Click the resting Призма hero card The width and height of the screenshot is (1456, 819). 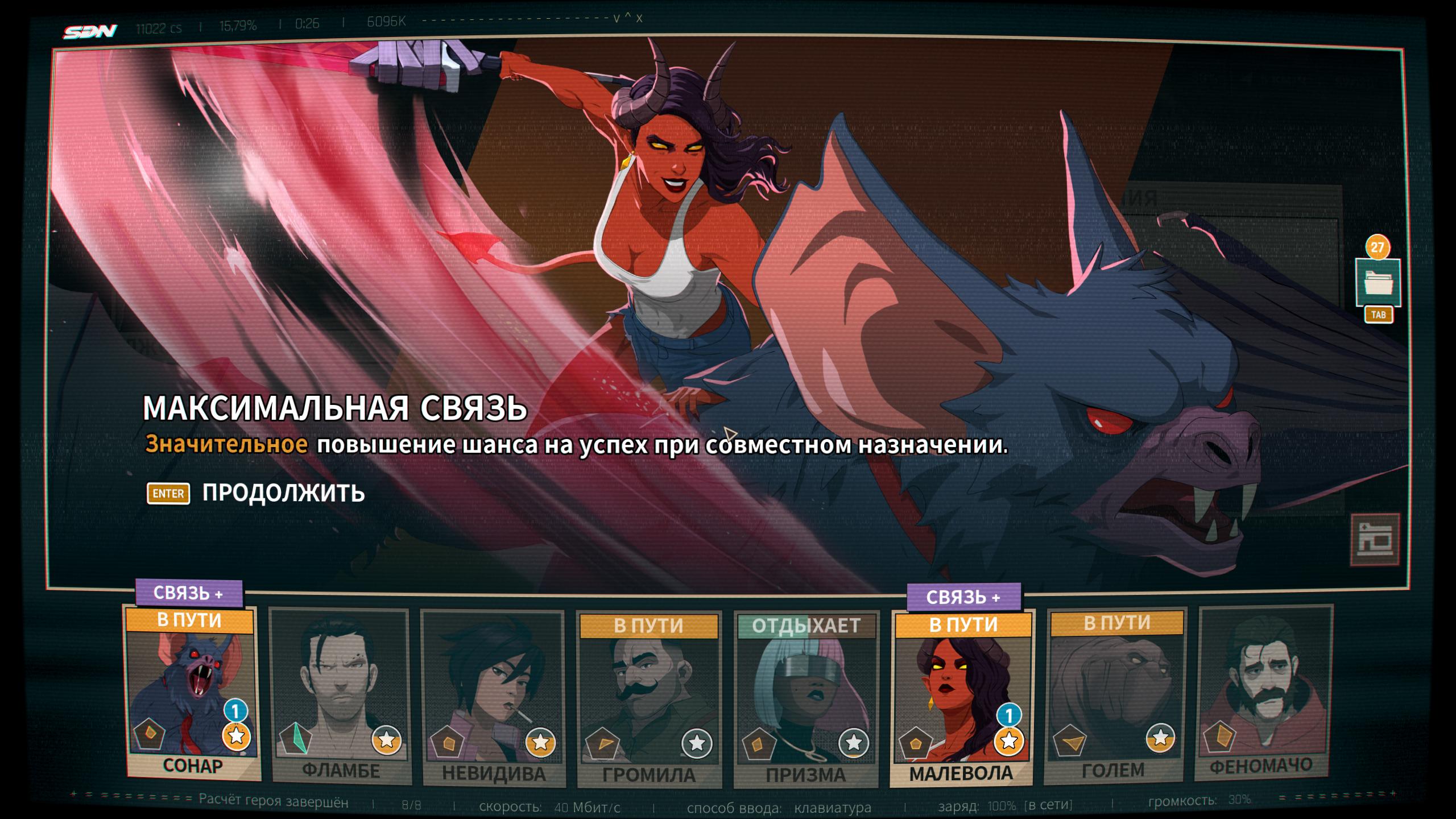tap(806, 700)
